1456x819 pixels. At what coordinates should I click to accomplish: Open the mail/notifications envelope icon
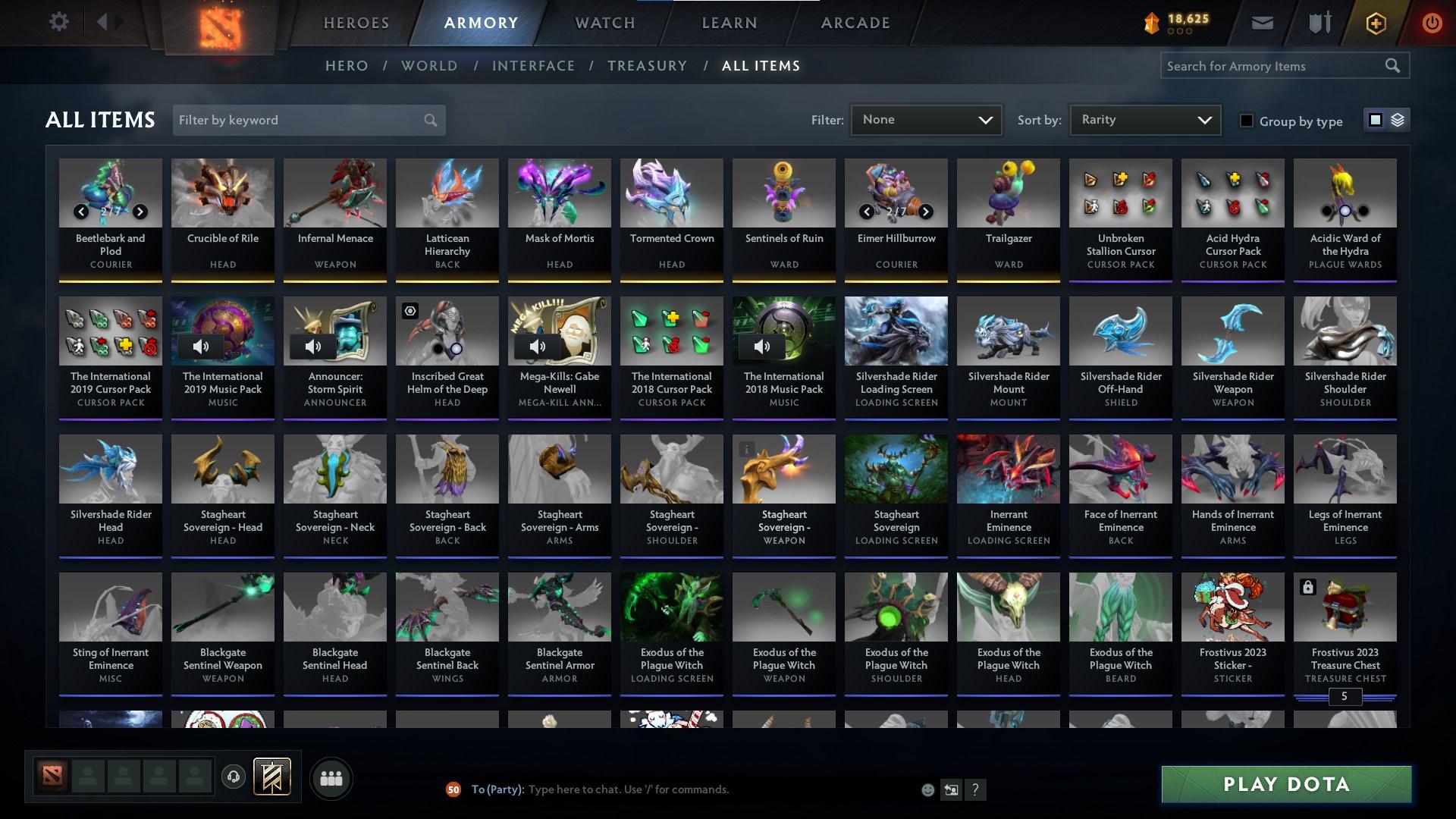tap(1263, 23)
